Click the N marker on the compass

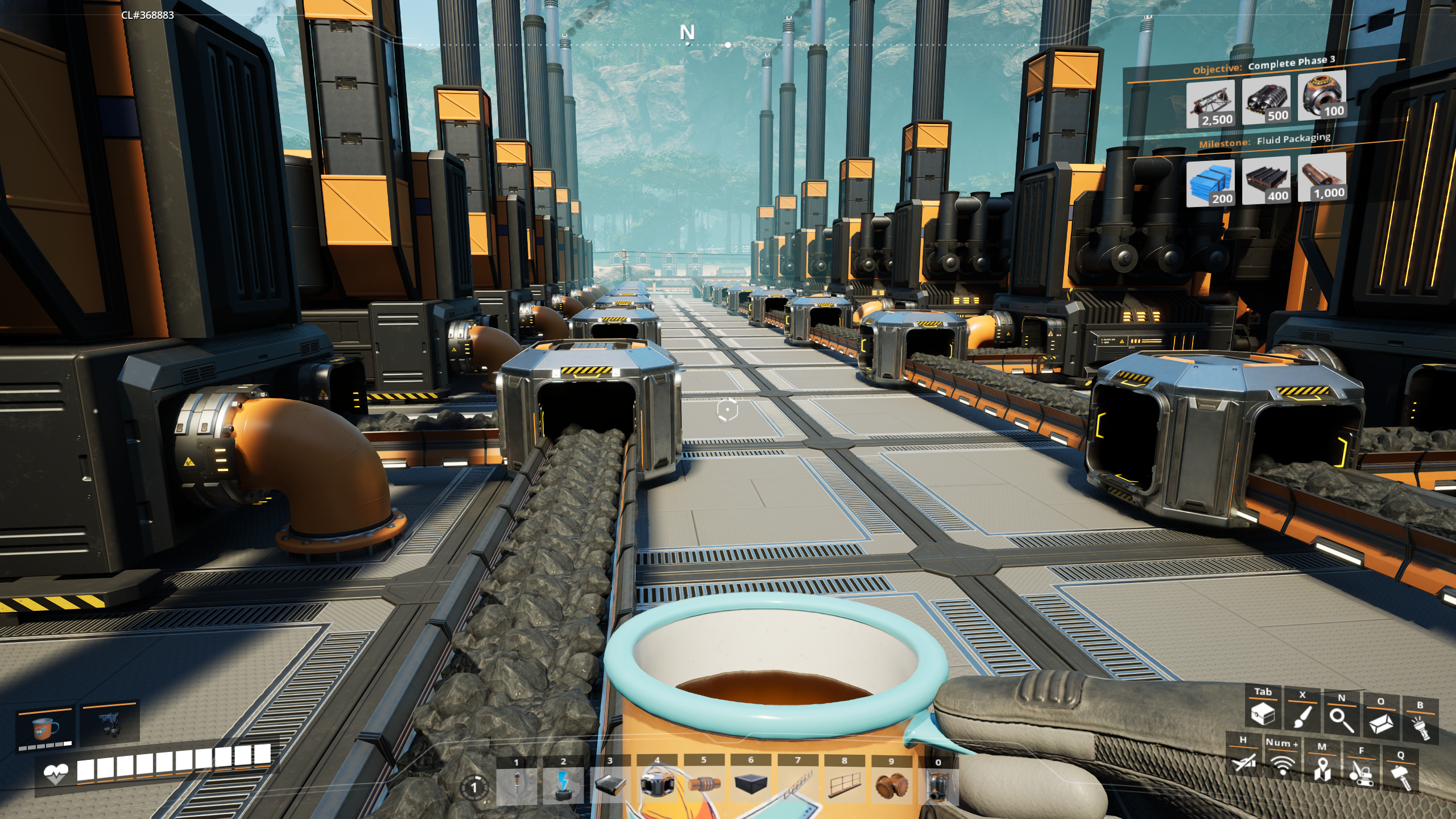687,33
